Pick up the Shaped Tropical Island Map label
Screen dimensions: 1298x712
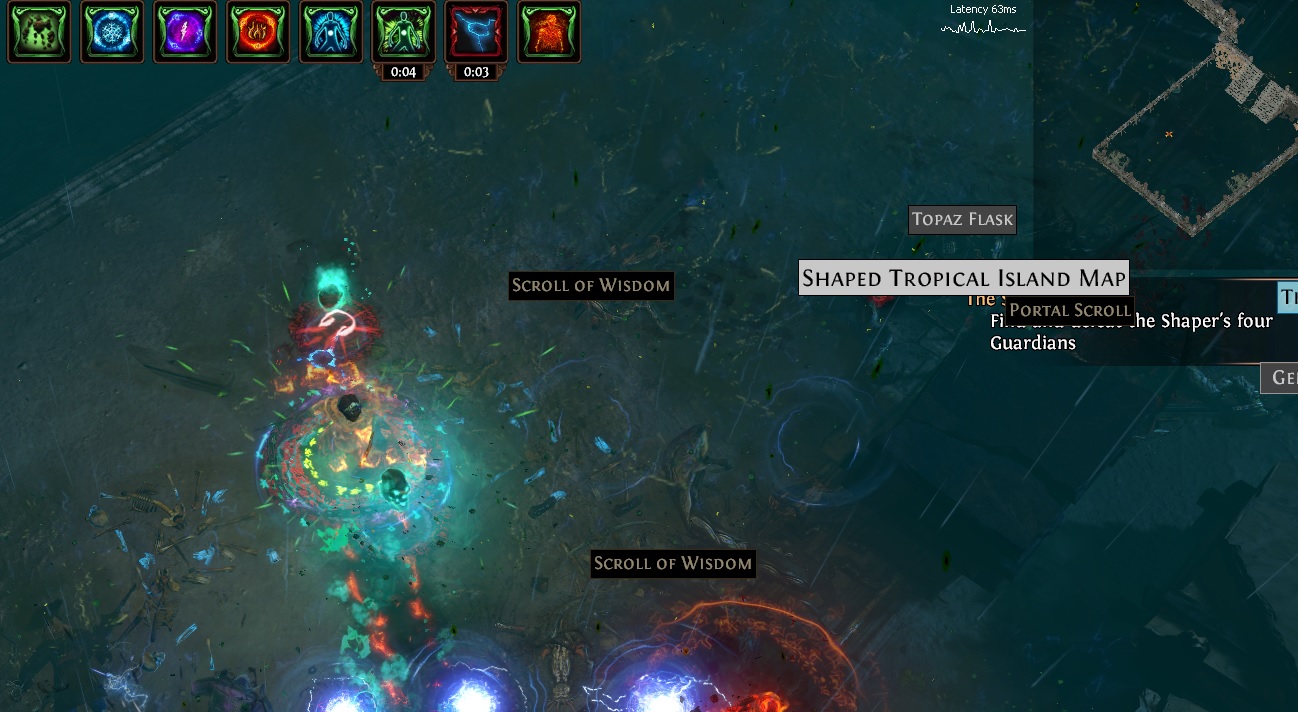(964, 278)
